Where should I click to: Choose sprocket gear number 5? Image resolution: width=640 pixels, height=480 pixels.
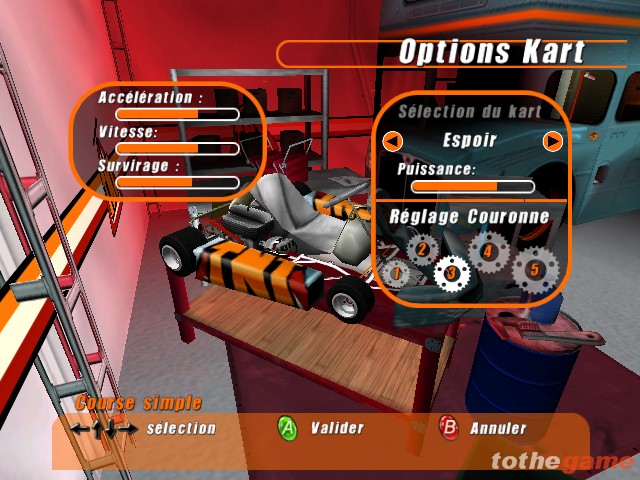click(533, 268)
